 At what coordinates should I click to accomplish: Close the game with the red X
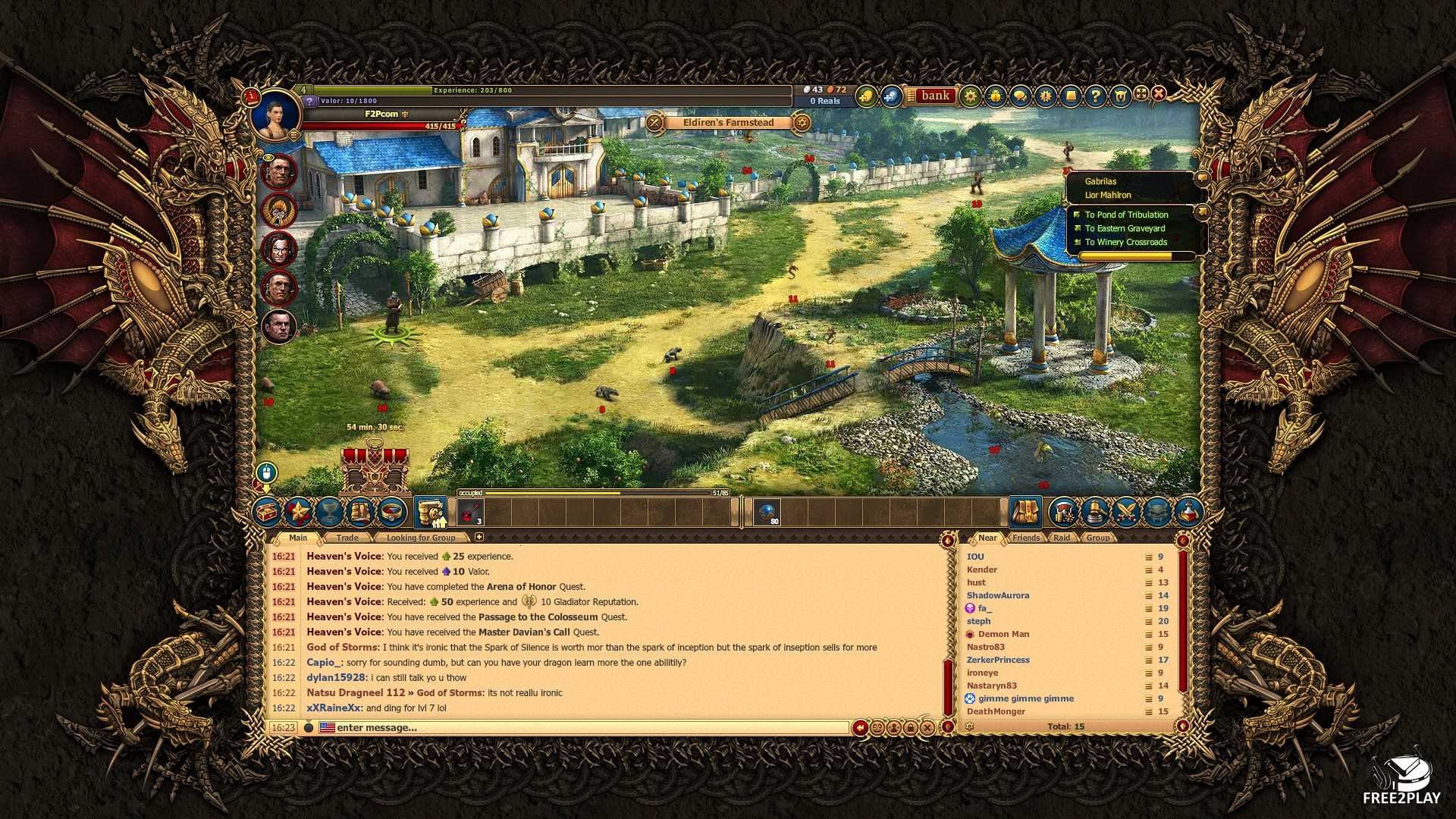pyautogui.click(x=1159, y=93)
